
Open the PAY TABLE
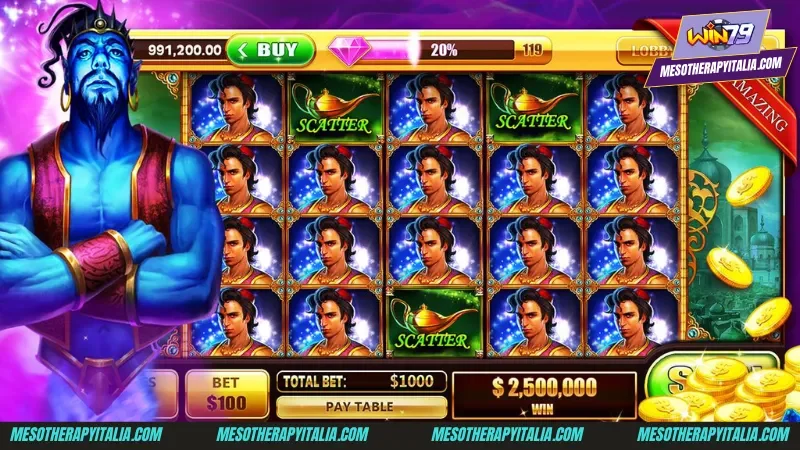pyautogui.click(x=361, y=407)
